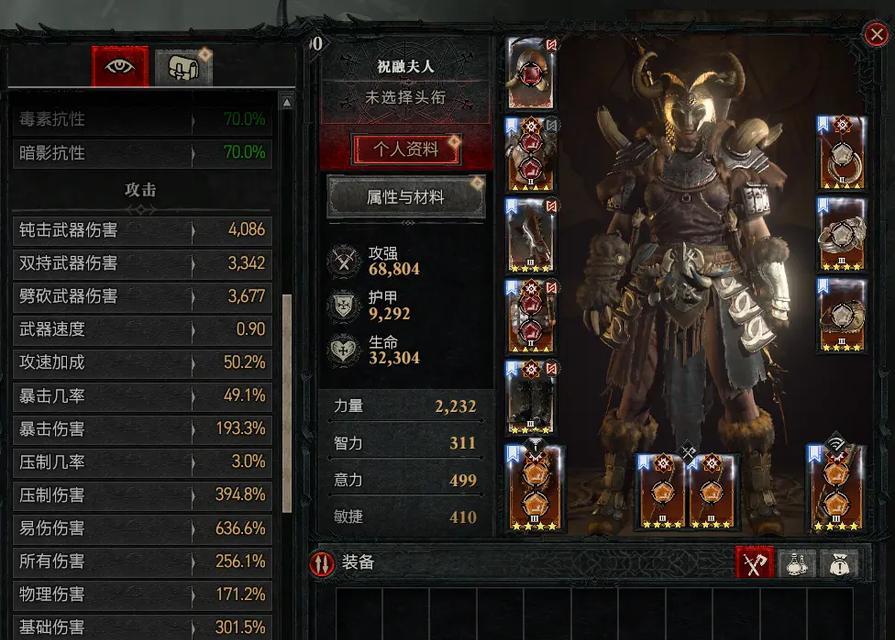Select the horned helmet equipment slot
Viewport: 895px width, 640px height.
[530, 74]
